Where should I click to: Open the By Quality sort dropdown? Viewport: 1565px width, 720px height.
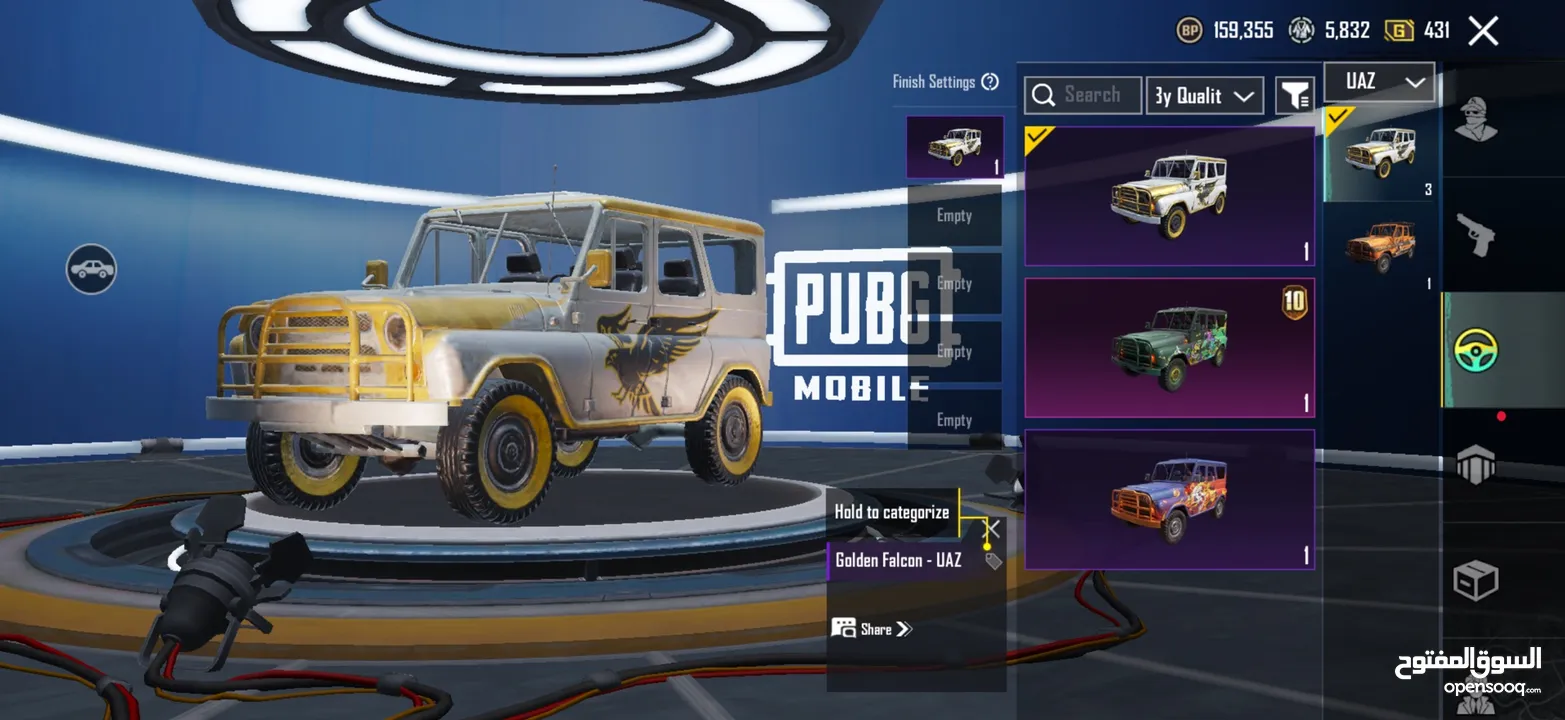(x=1204, y=96)
